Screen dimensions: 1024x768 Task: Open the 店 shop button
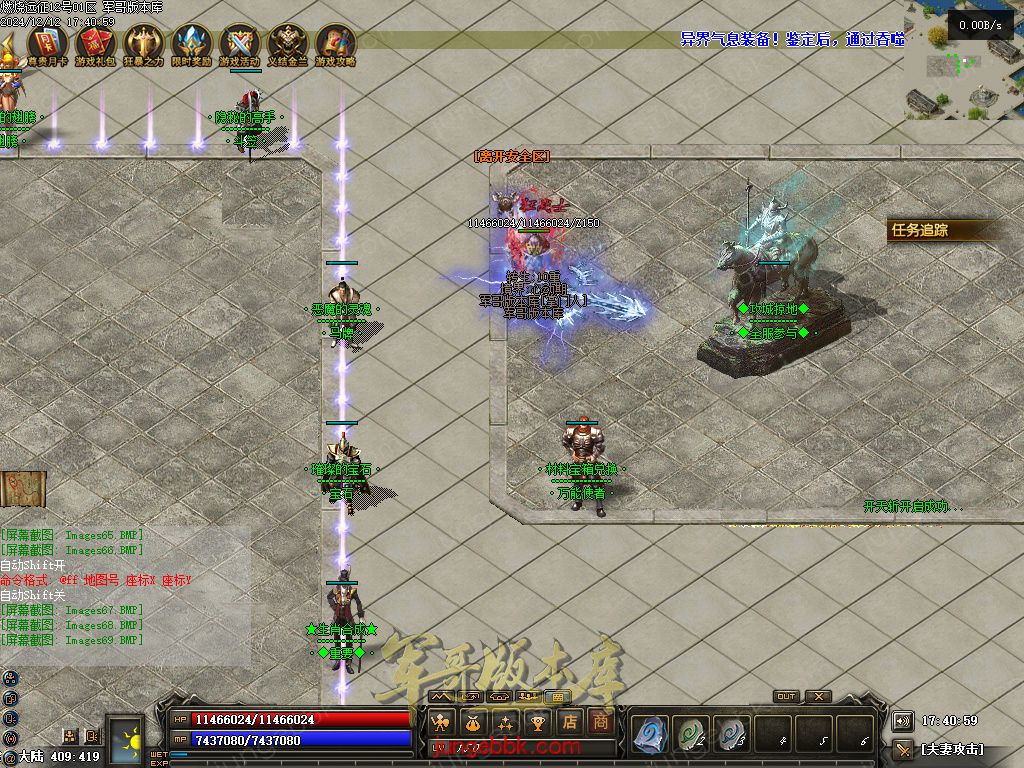(569, 722)
